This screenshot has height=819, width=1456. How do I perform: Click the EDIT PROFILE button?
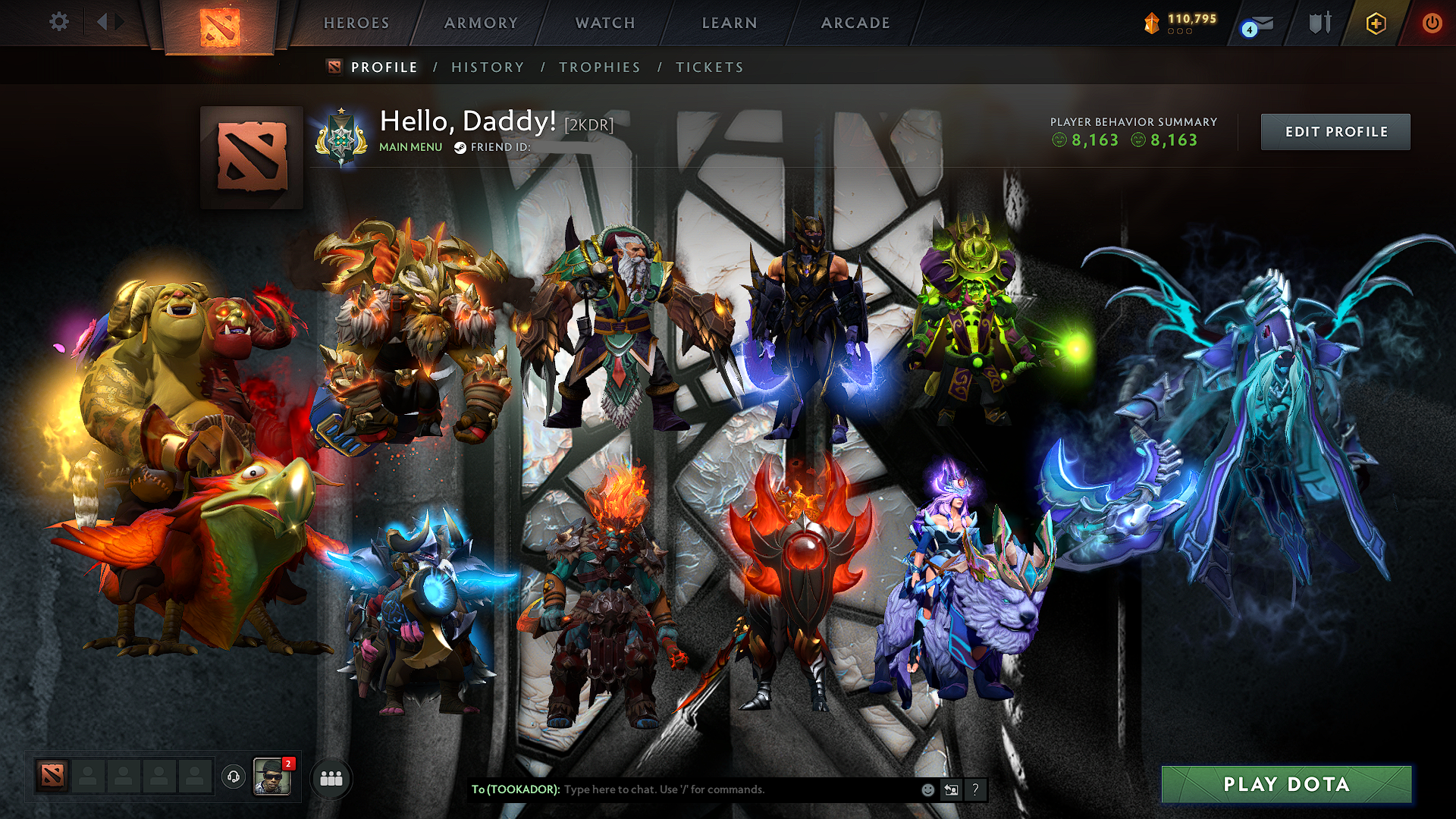point(1335,131)
